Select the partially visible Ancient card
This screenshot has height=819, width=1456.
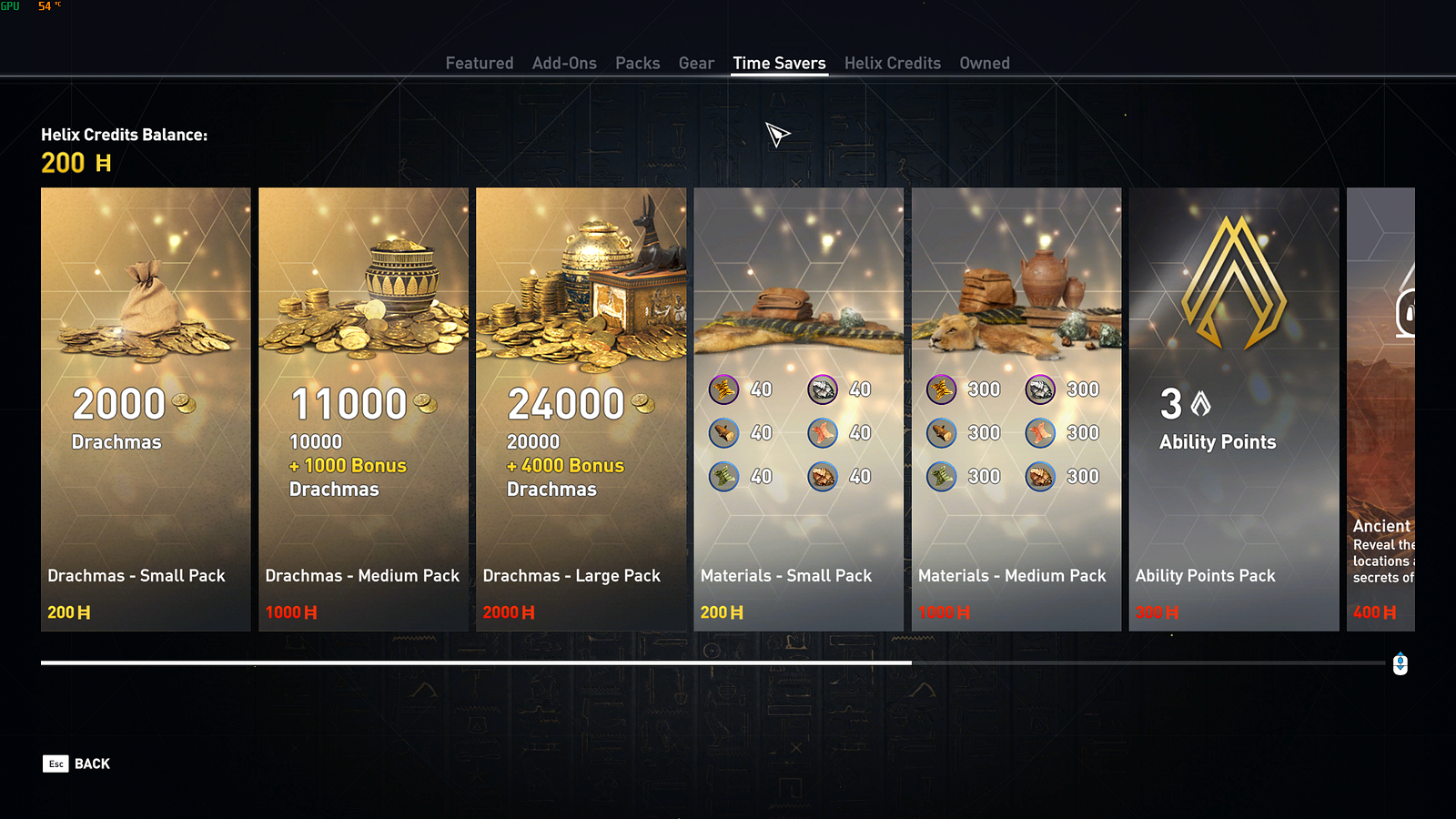tap(1380, 409)
